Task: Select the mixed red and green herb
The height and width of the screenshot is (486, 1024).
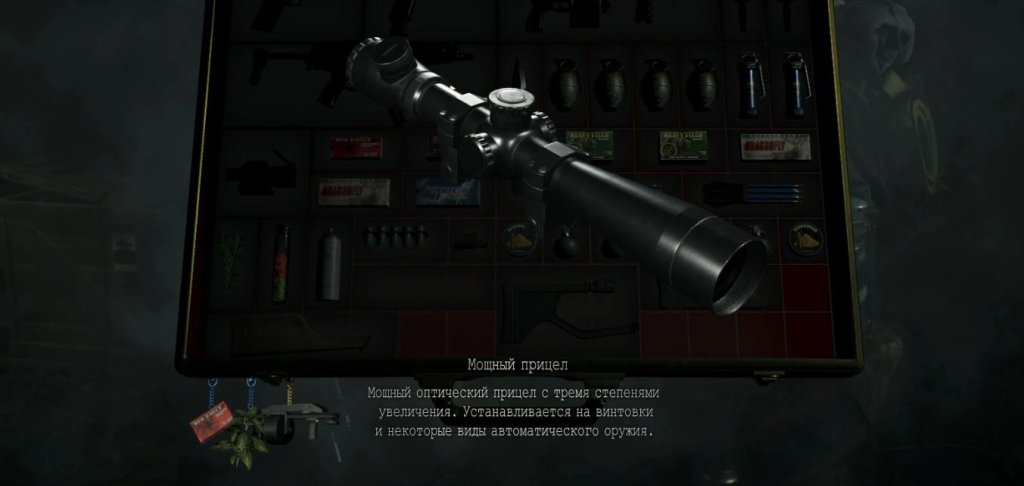Action: pos(281,262)
